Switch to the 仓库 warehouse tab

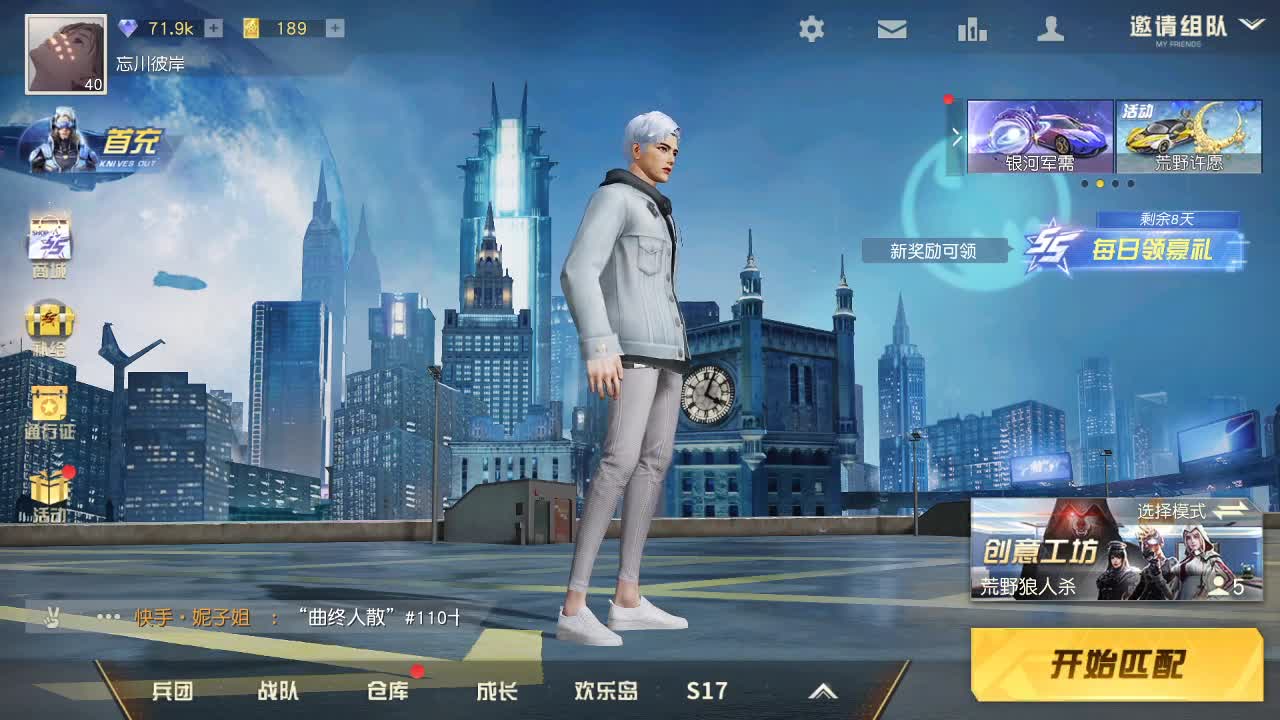point(389,690)
